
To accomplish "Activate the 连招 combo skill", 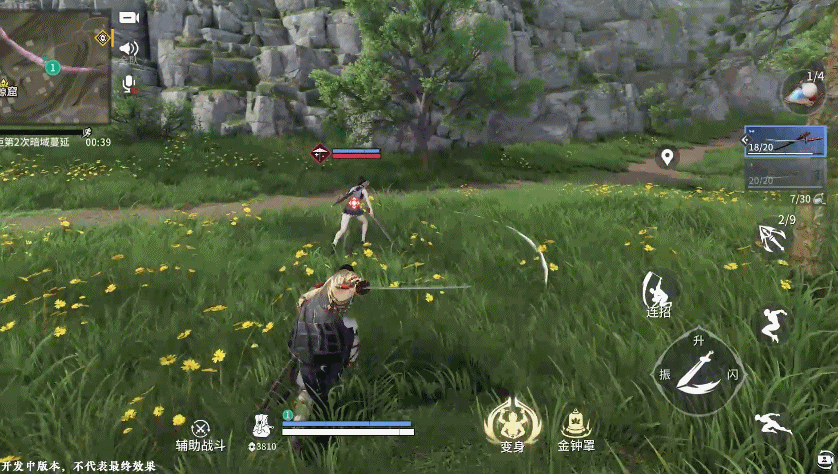I will [658, 292].
